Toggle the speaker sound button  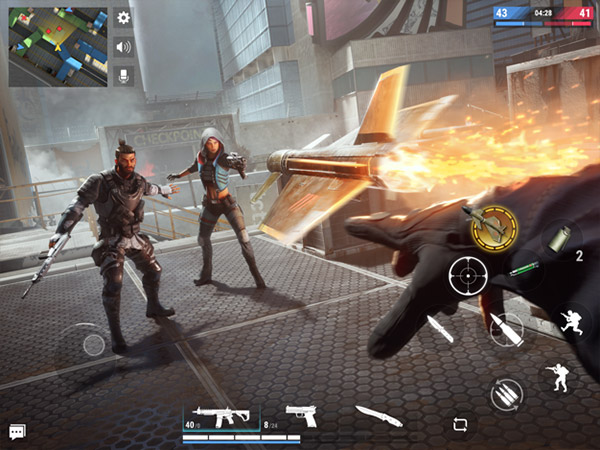[124, 46]
